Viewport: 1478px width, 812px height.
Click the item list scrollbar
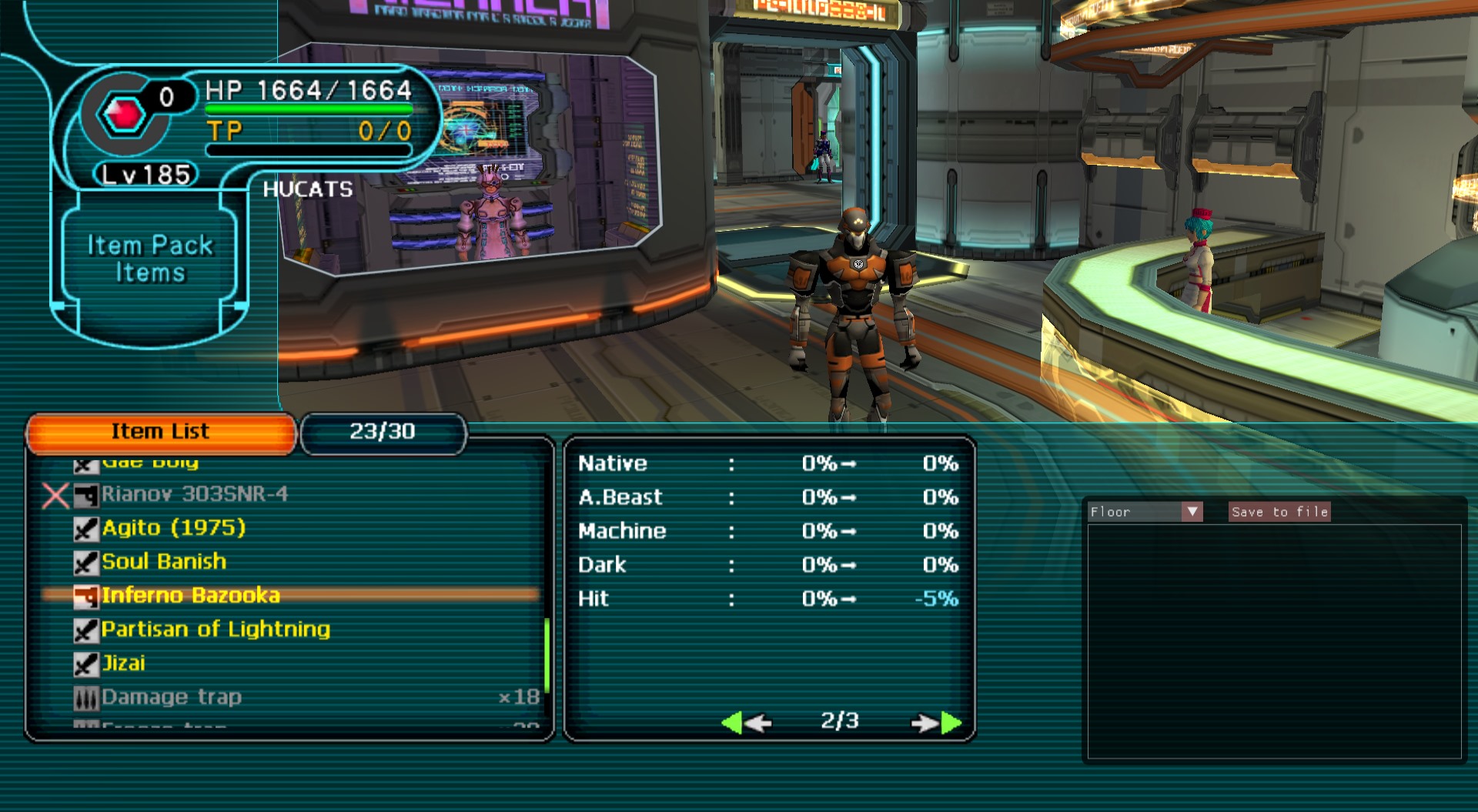547,654
